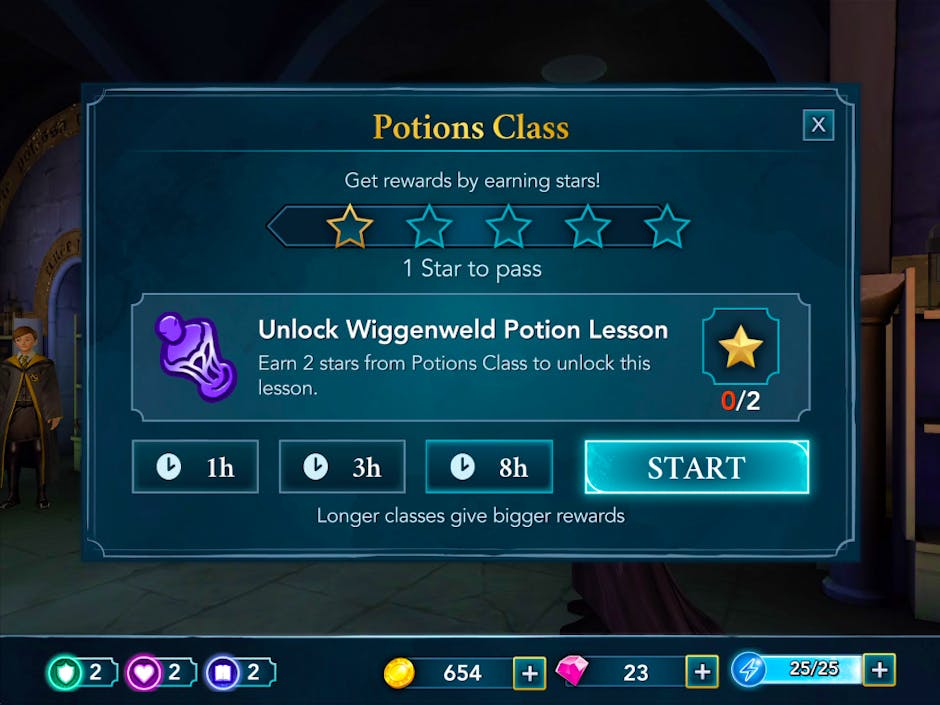Close the Potions Class dialog
Screen dimensions: 940x705
[x=818, y=125]
